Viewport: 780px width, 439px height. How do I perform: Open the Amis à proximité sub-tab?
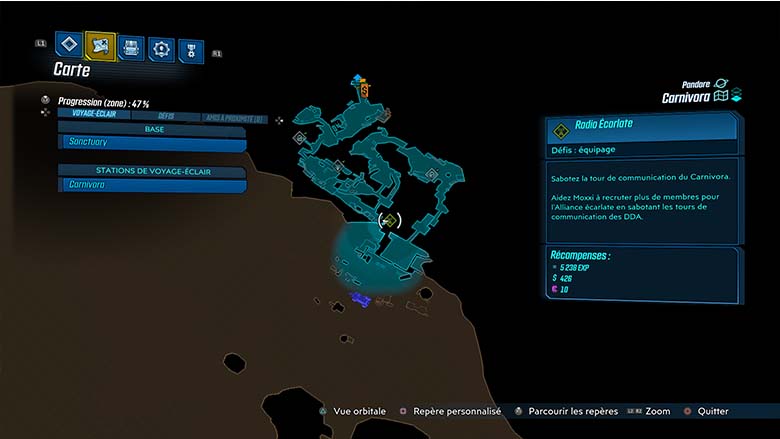click(233, 117)
